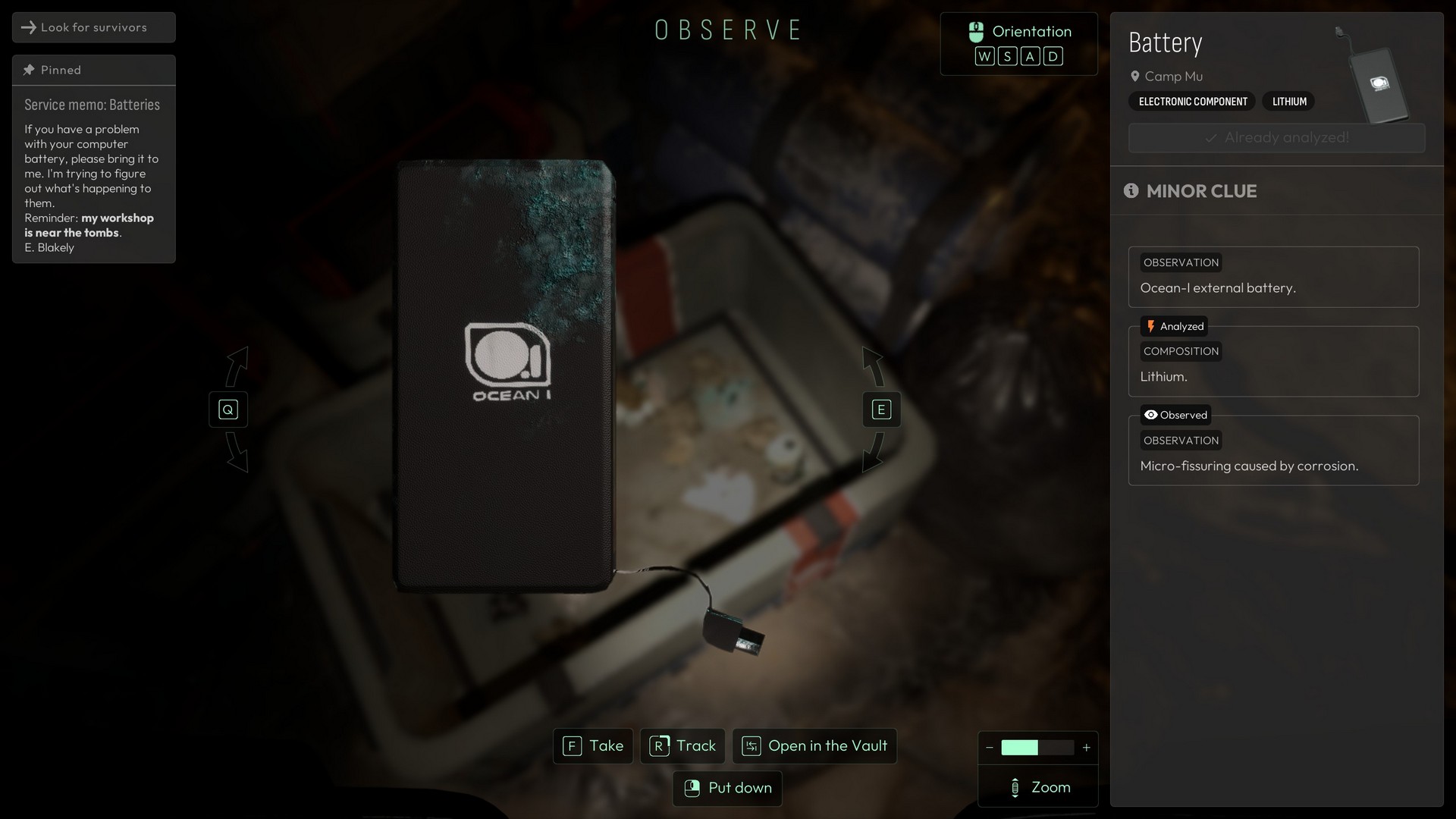Open the Look for survivors objective
Viewport: 1456px width, 819px height.
(x=93, y=27)
